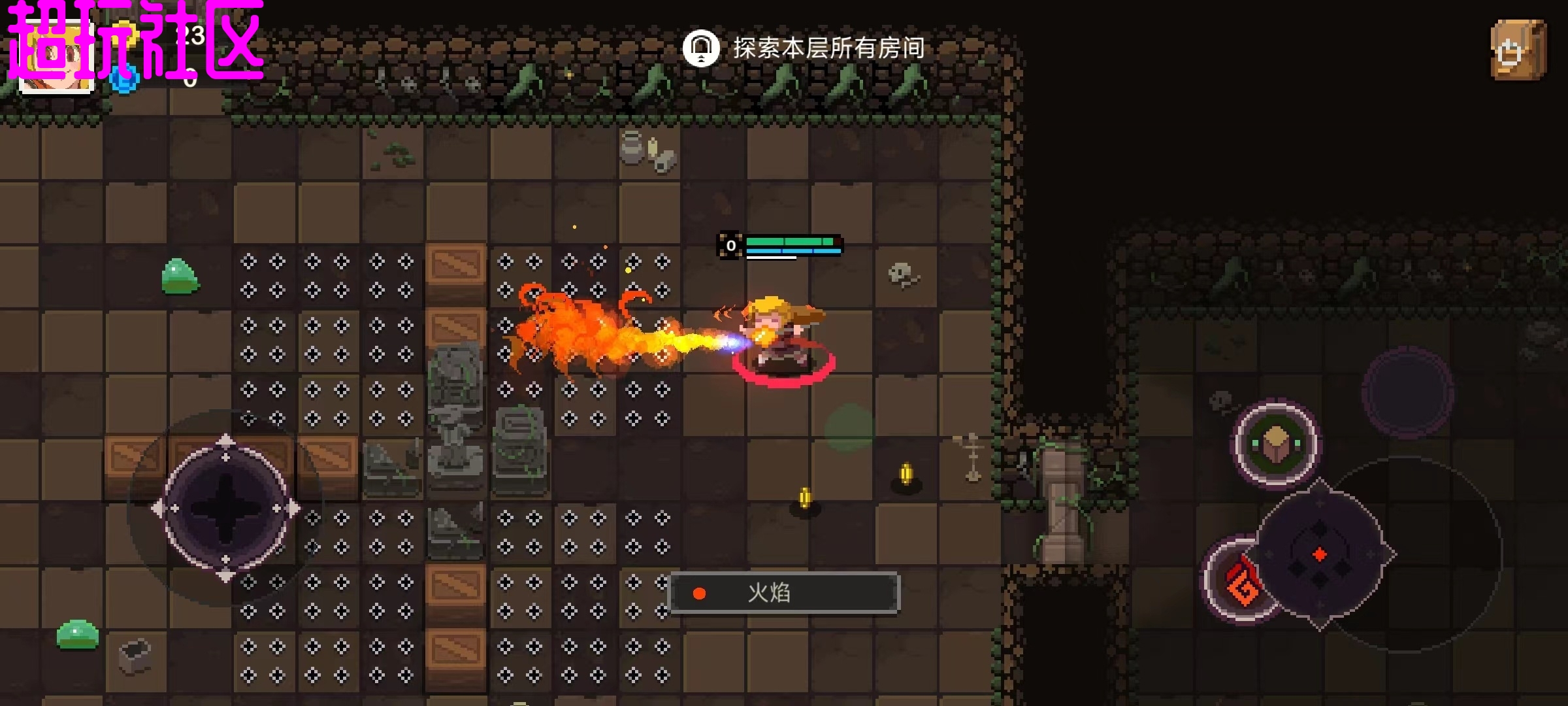Select the 火焰 weapon label bar
This screenshot has height=706, width=1568.
tap(784, 593)
